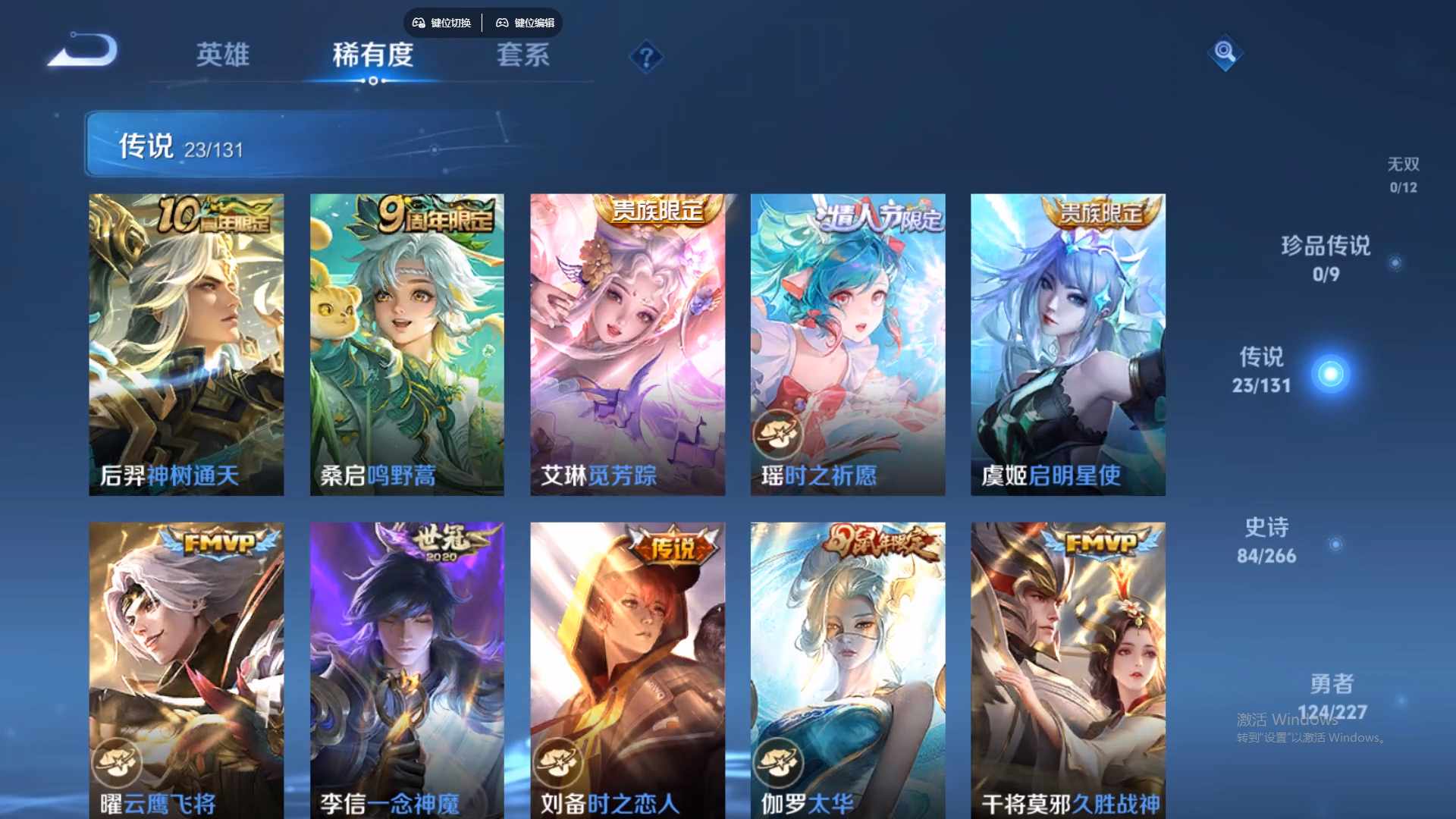Image resolution: width=1456 pixels, height=819 pixels.
Task: Click the controller icon beside 键位切换
Action: click(418, 23)
